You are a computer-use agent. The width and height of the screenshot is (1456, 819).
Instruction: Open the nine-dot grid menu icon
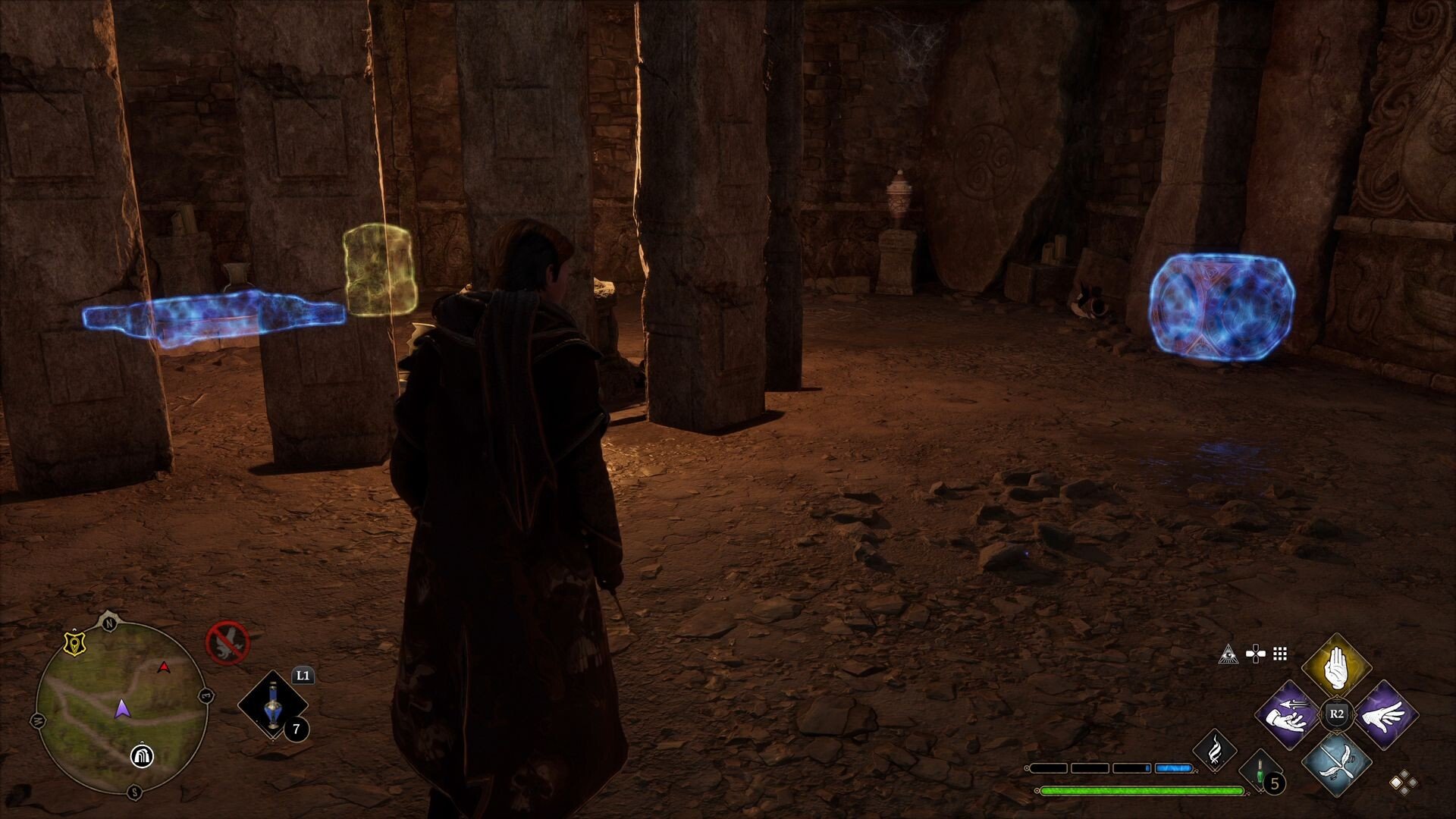click(x=1280, y=654)
